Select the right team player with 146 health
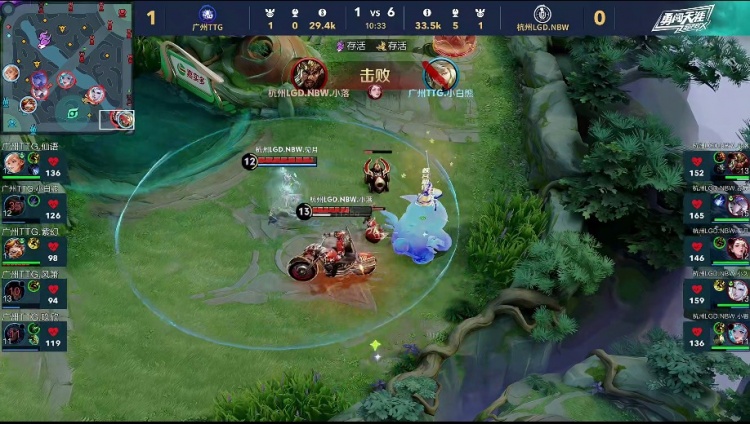This screenshot has height=424, width=750. [x=716, y=249]
